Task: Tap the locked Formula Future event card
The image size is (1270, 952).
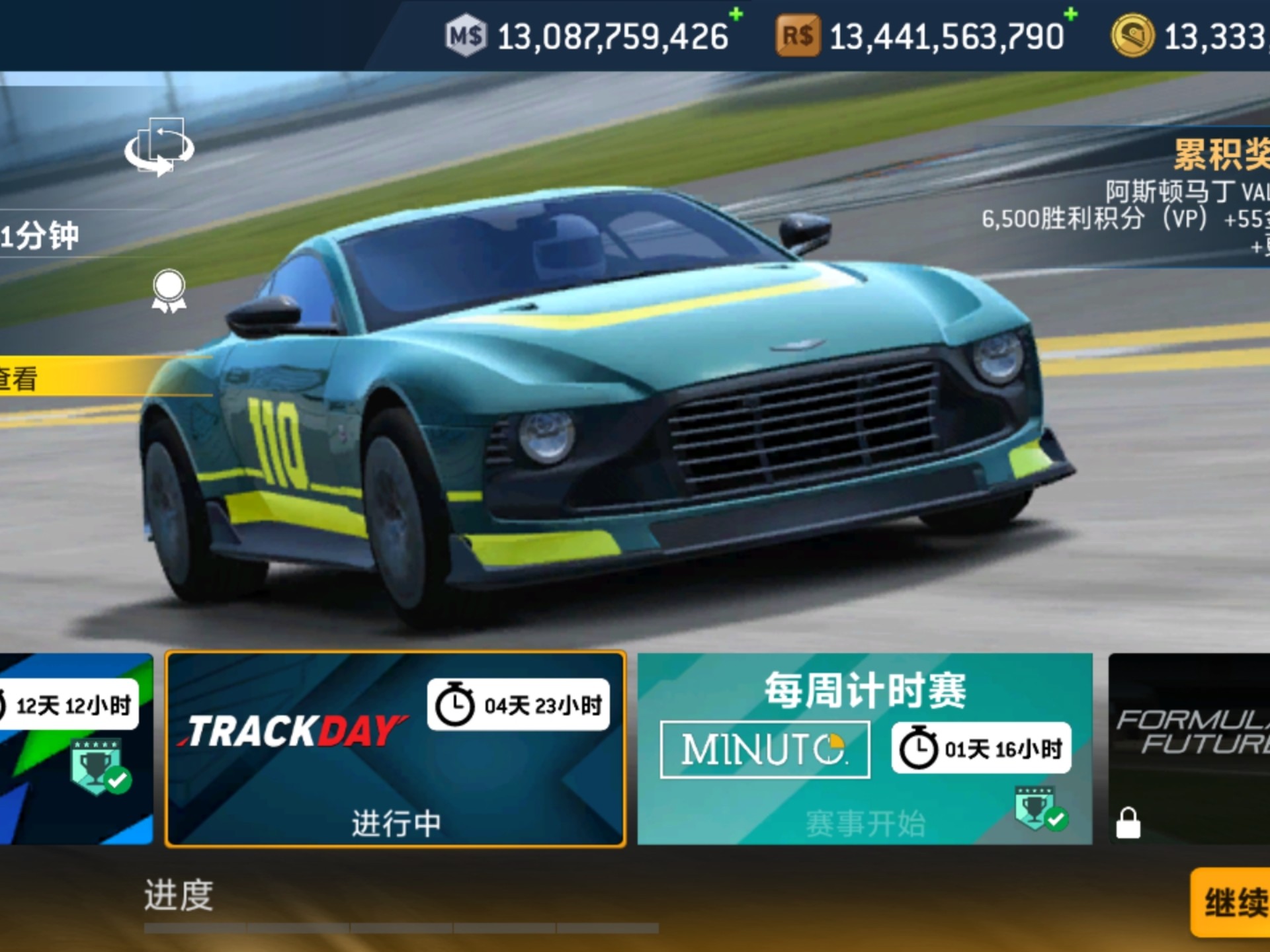Action: point(1189,749)
